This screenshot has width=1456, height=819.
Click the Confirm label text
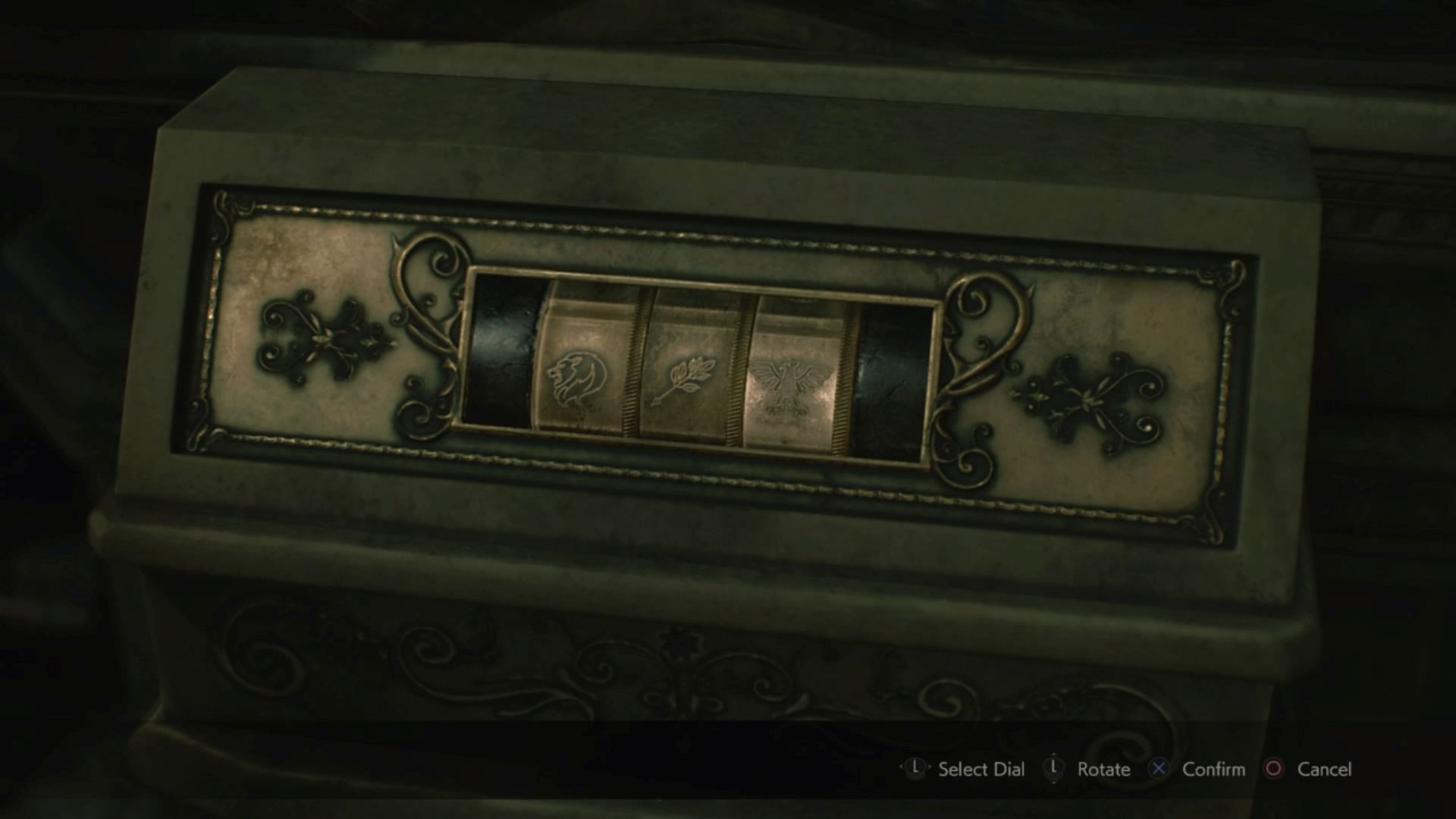[x=1214, y=768]
